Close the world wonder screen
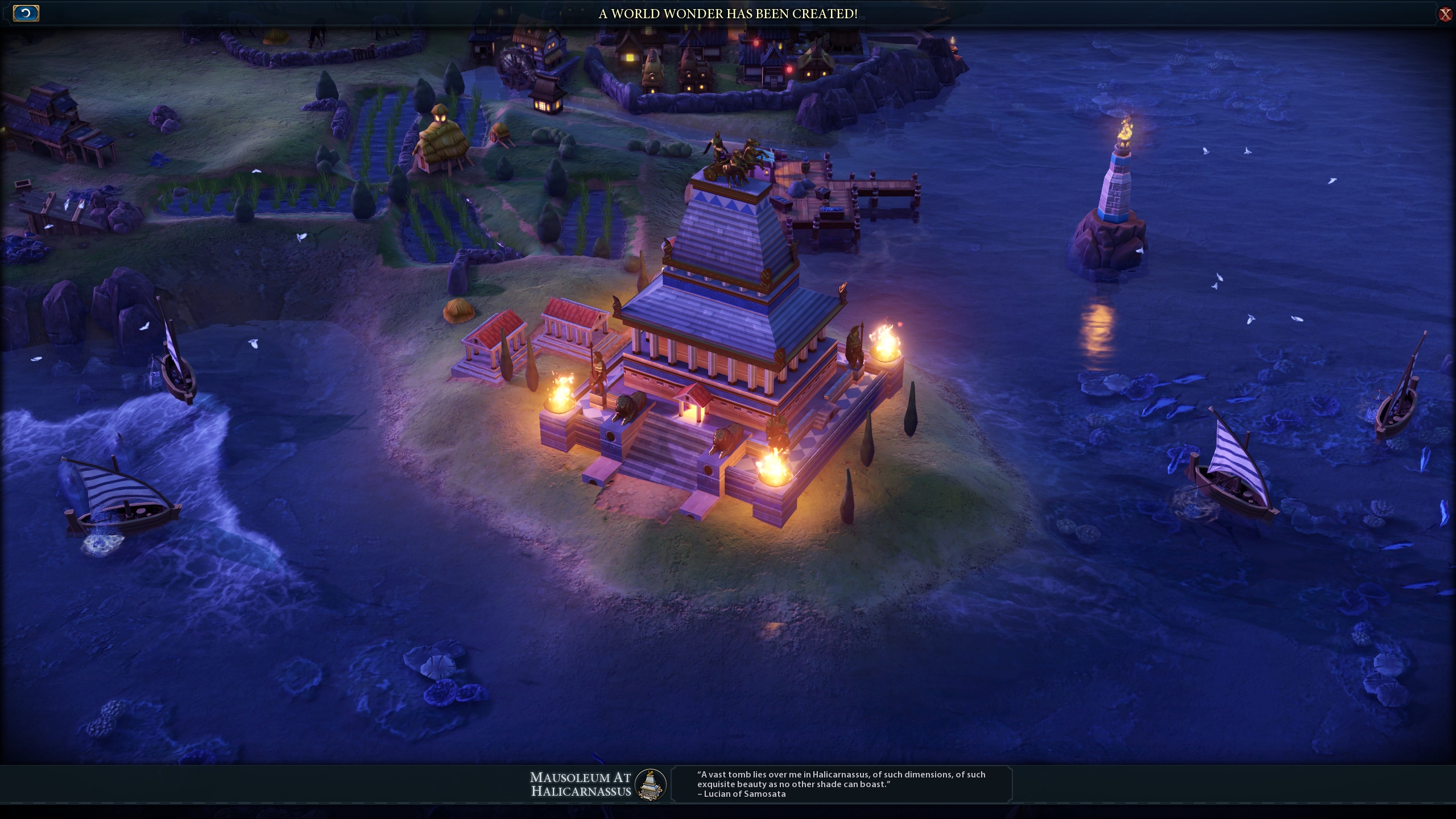 click(x=1445, y=14)
